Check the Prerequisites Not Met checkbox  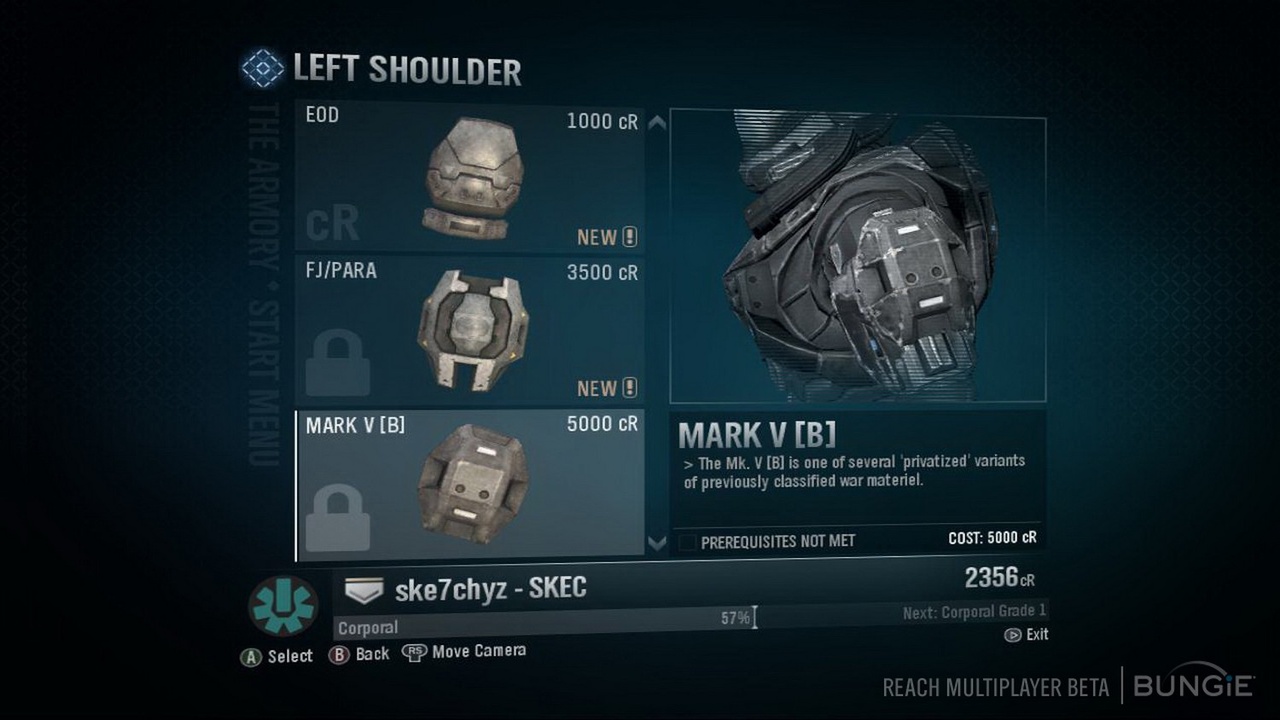(690, 540)
